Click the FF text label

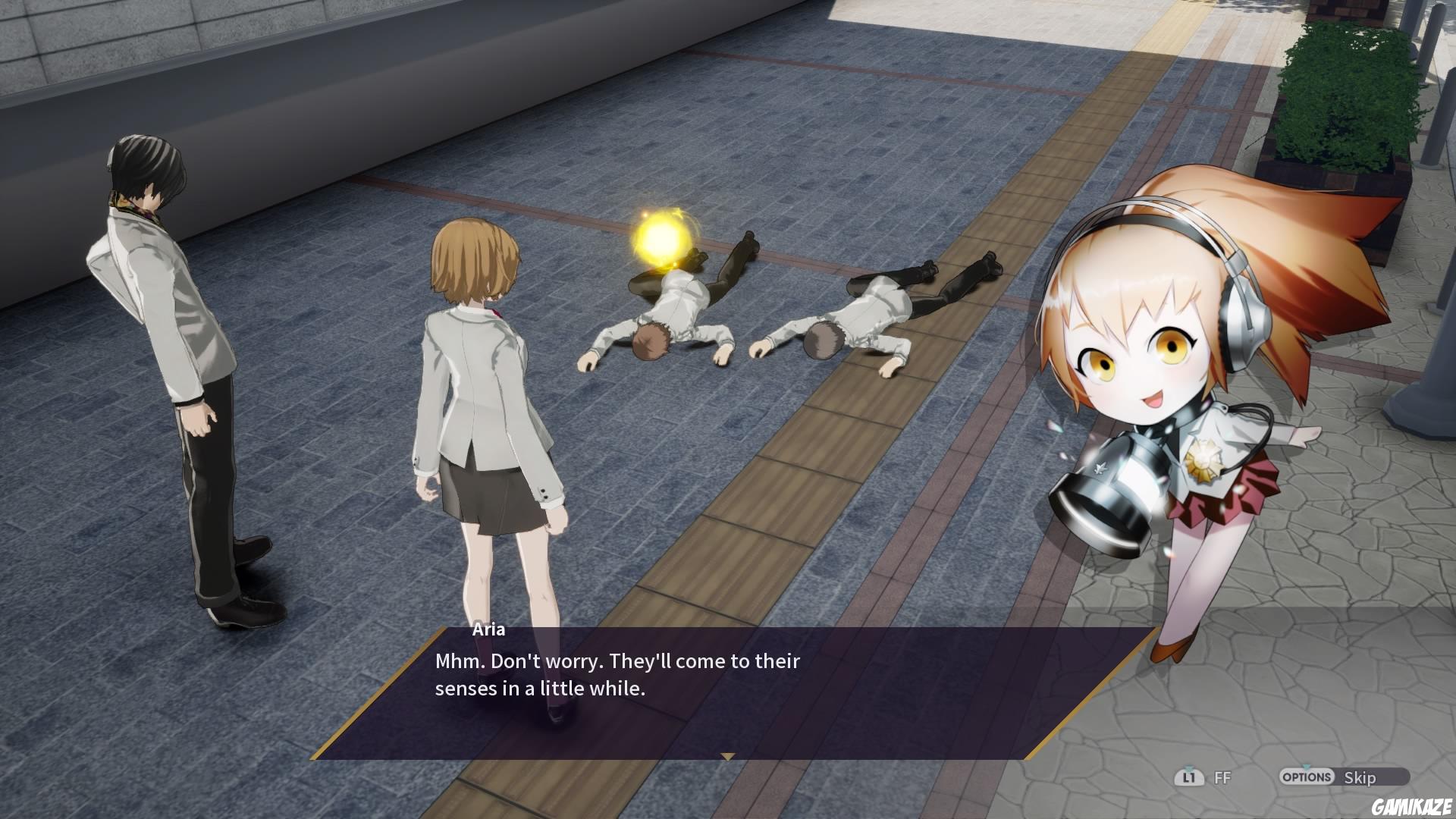click(1222, 777)
